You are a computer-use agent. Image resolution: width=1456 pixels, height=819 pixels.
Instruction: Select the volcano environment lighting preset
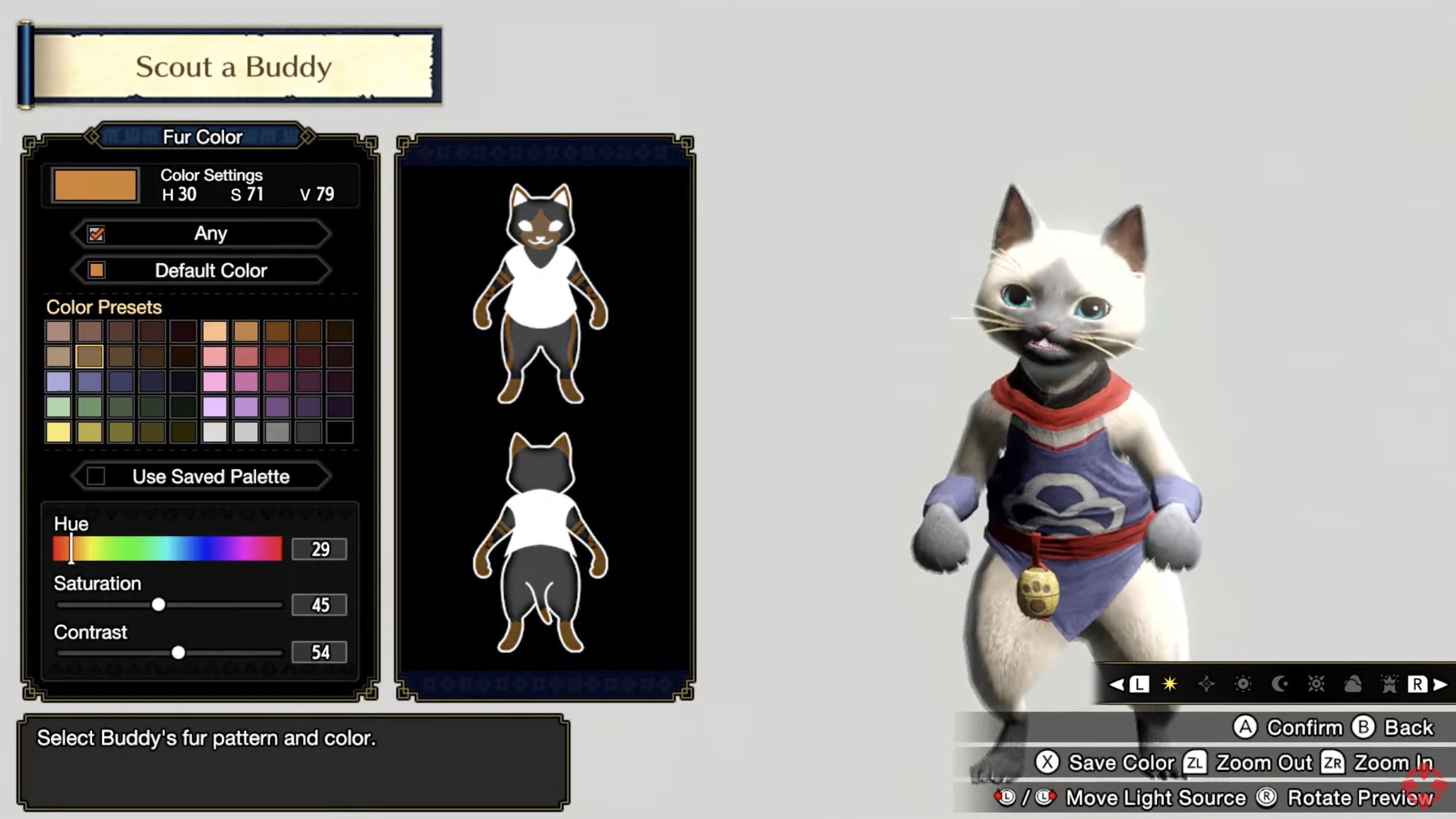pyautogui.click(x=1390, y=685)
